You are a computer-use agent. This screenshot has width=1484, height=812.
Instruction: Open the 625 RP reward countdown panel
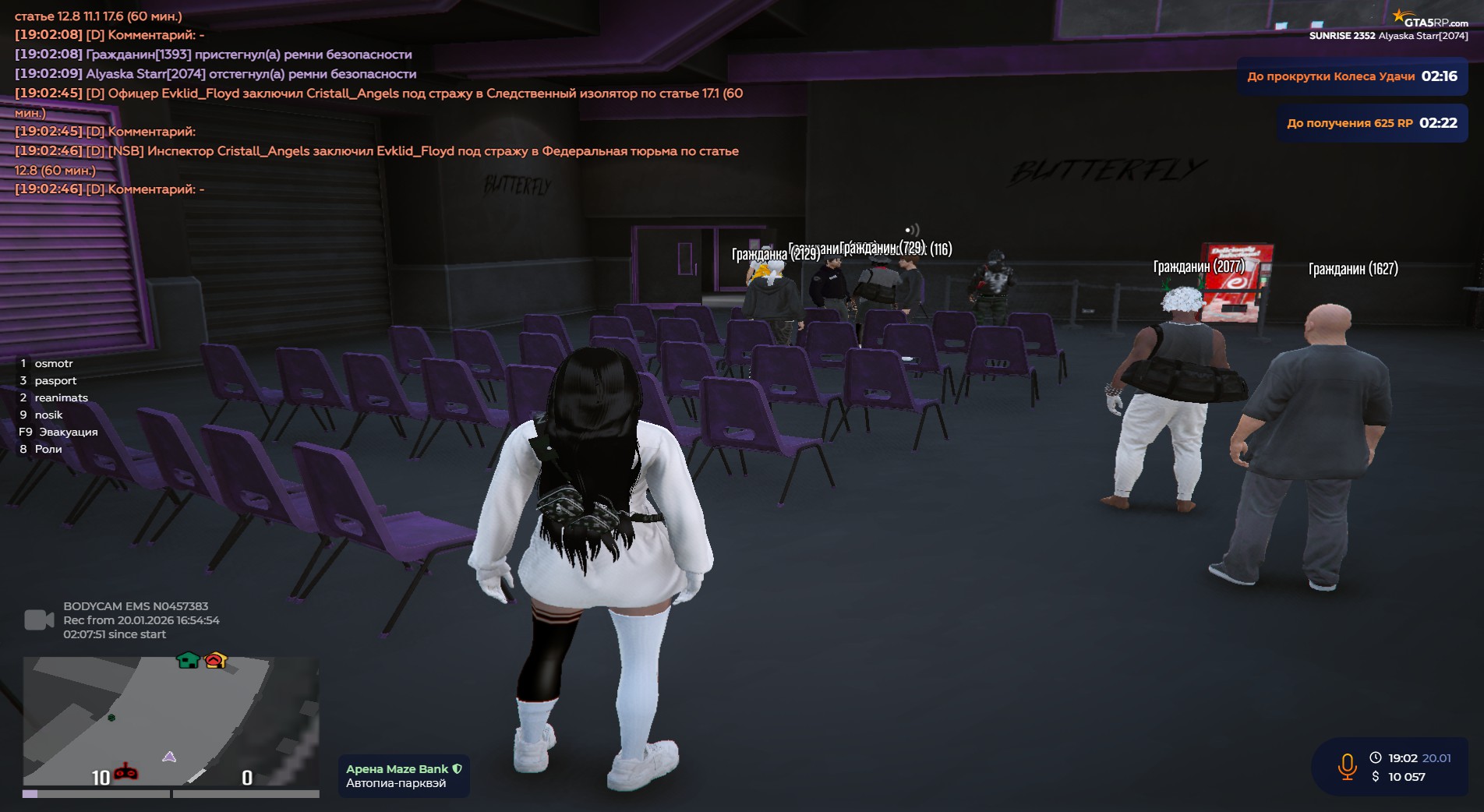point(1371,123)
